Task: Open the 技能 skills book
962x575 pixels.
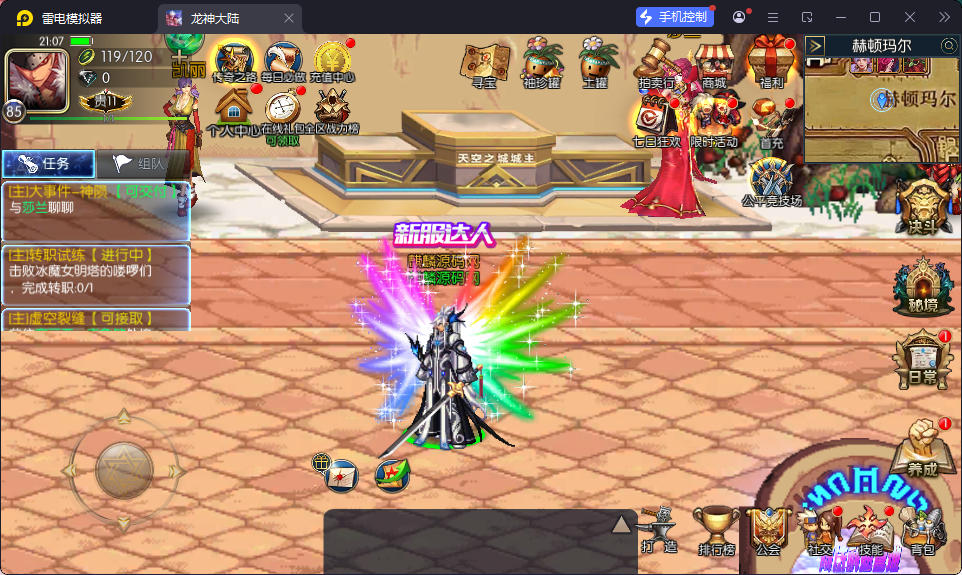Action: (870, 530)
